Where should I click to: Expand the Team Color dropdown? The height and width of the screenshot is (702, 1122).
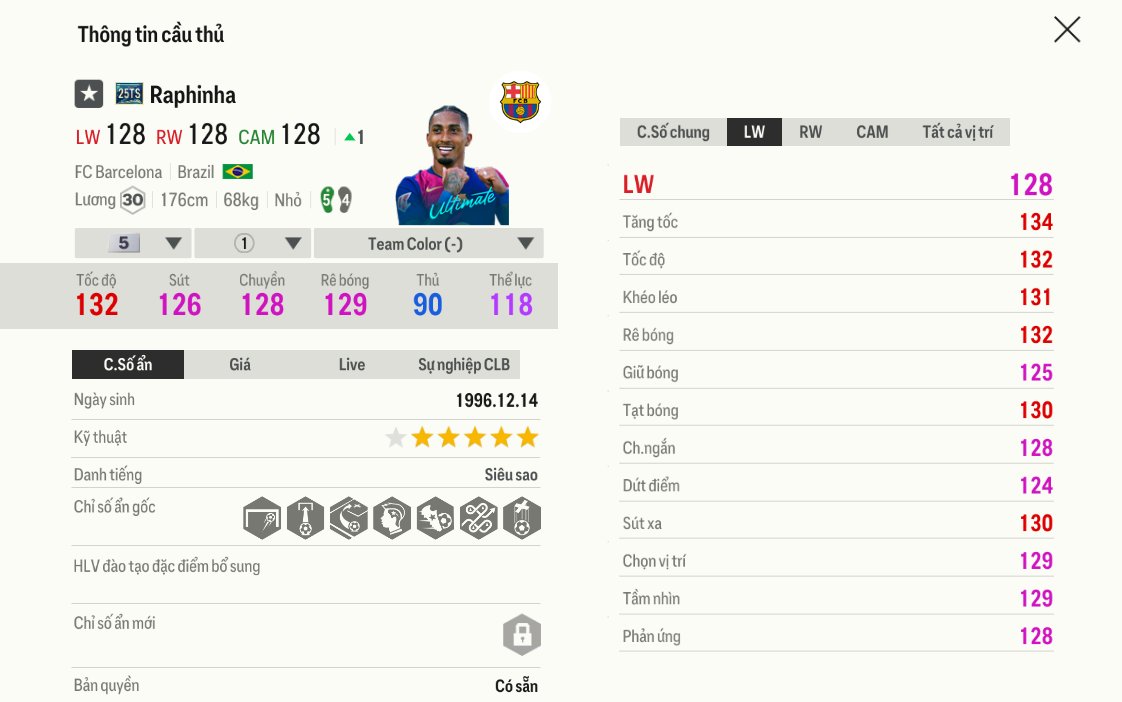point(428,243)
